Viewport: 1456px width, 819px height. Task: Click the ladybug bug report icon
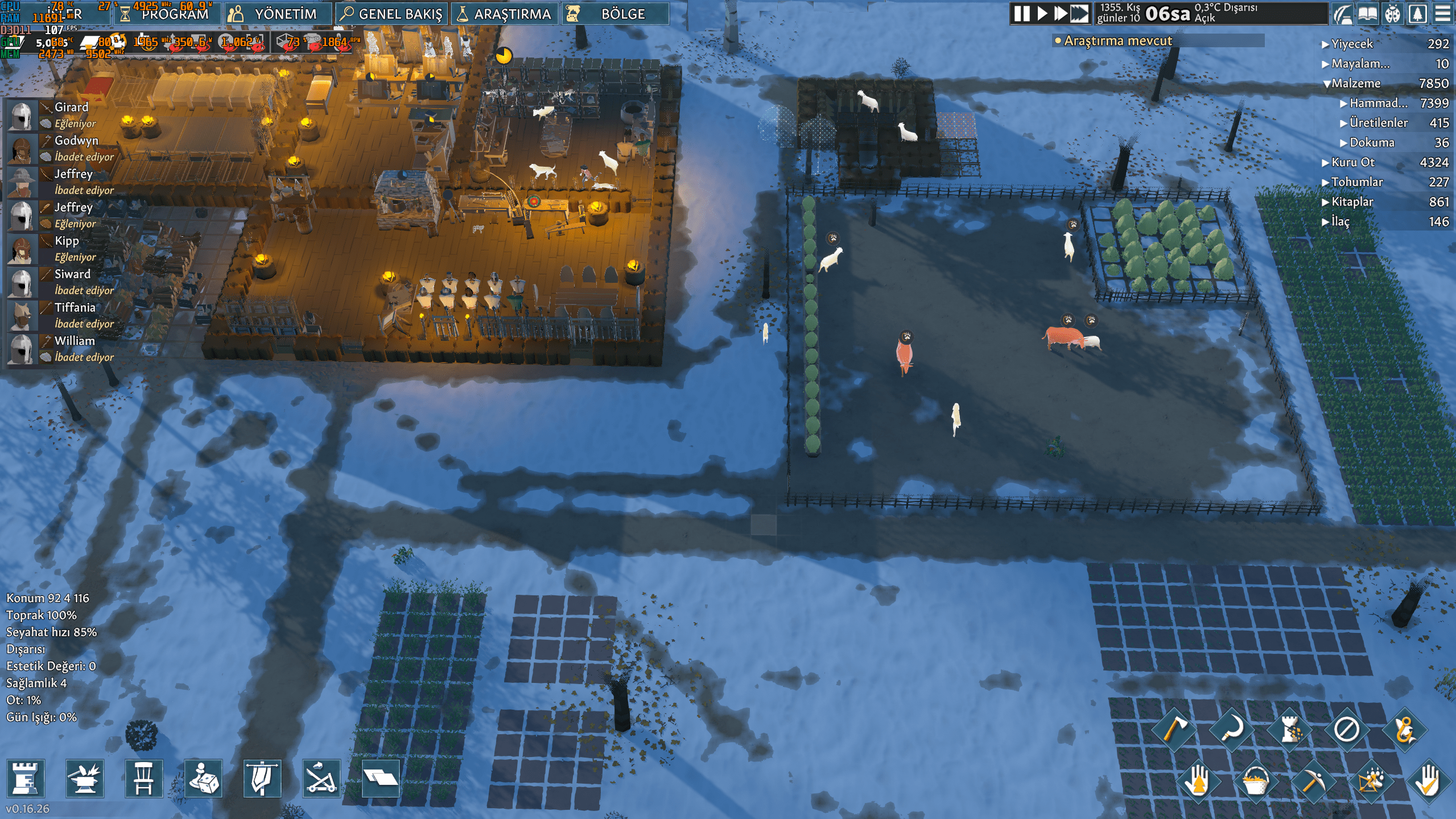[1392, 14]
